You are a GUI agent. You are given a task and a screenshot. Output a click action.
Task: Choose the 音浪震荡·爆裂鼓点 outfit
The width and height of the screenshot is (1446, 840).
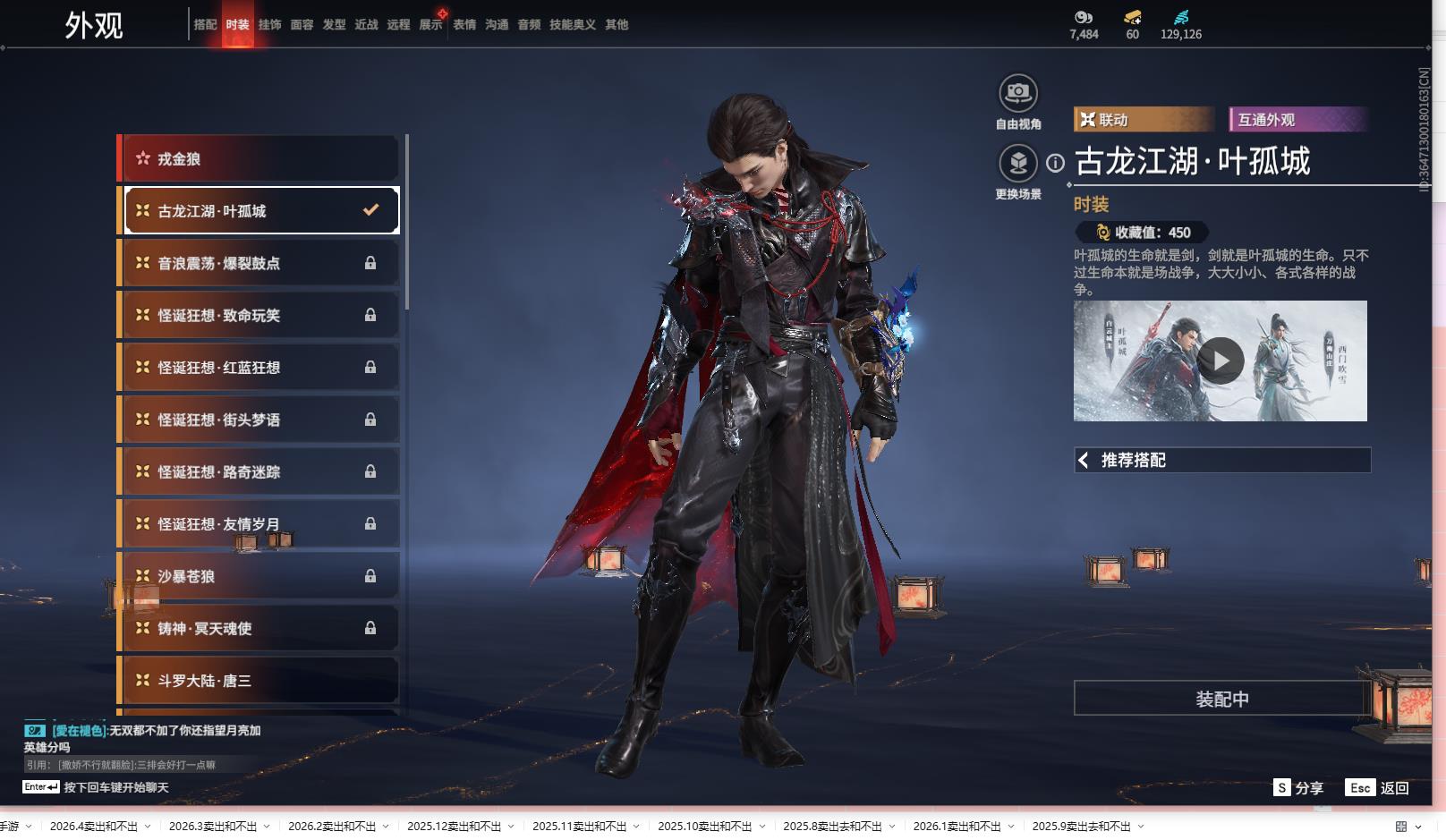pyautogui.click(x=259, y=263)
